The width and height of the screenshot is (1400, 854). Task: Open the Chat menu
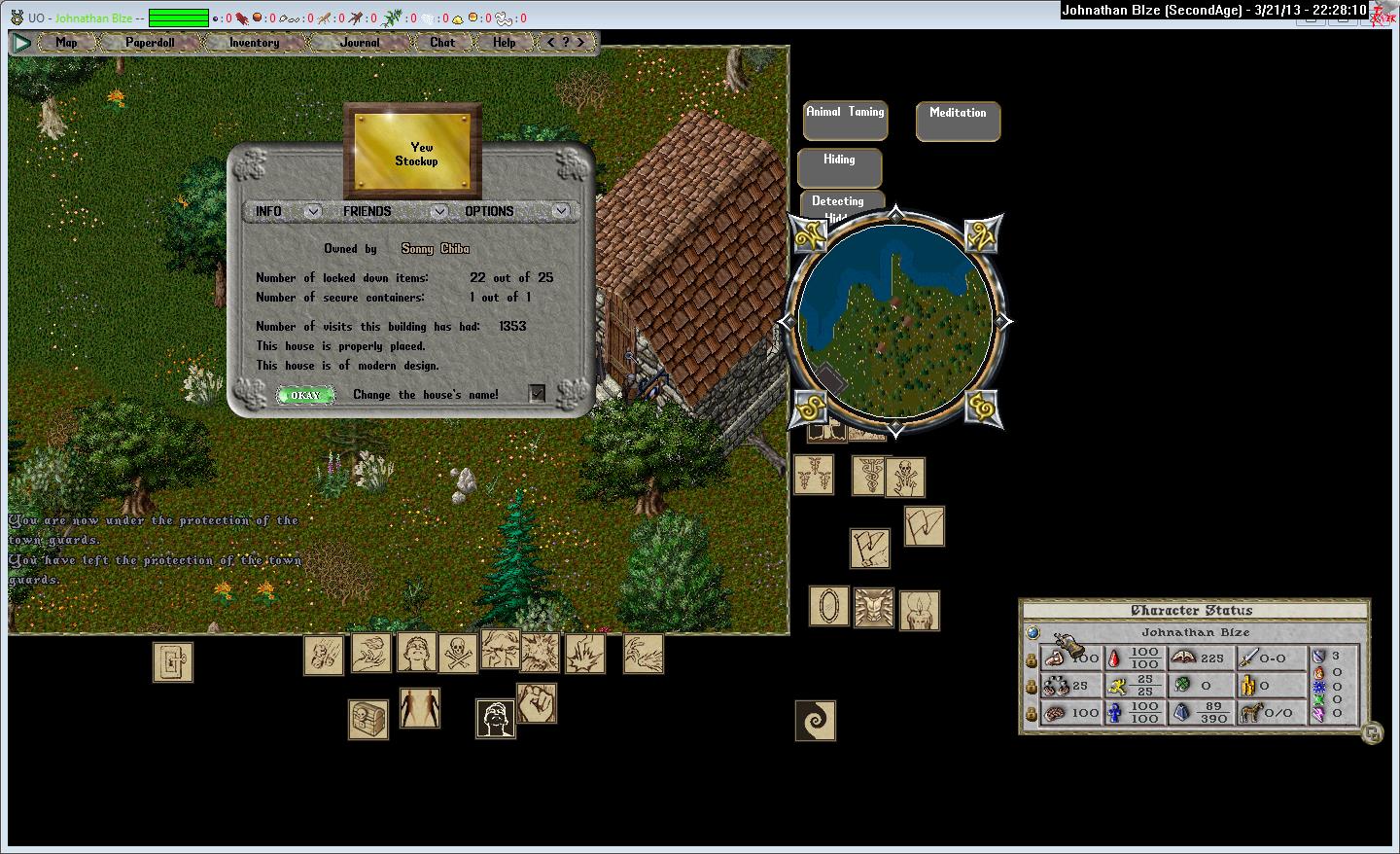442,43
